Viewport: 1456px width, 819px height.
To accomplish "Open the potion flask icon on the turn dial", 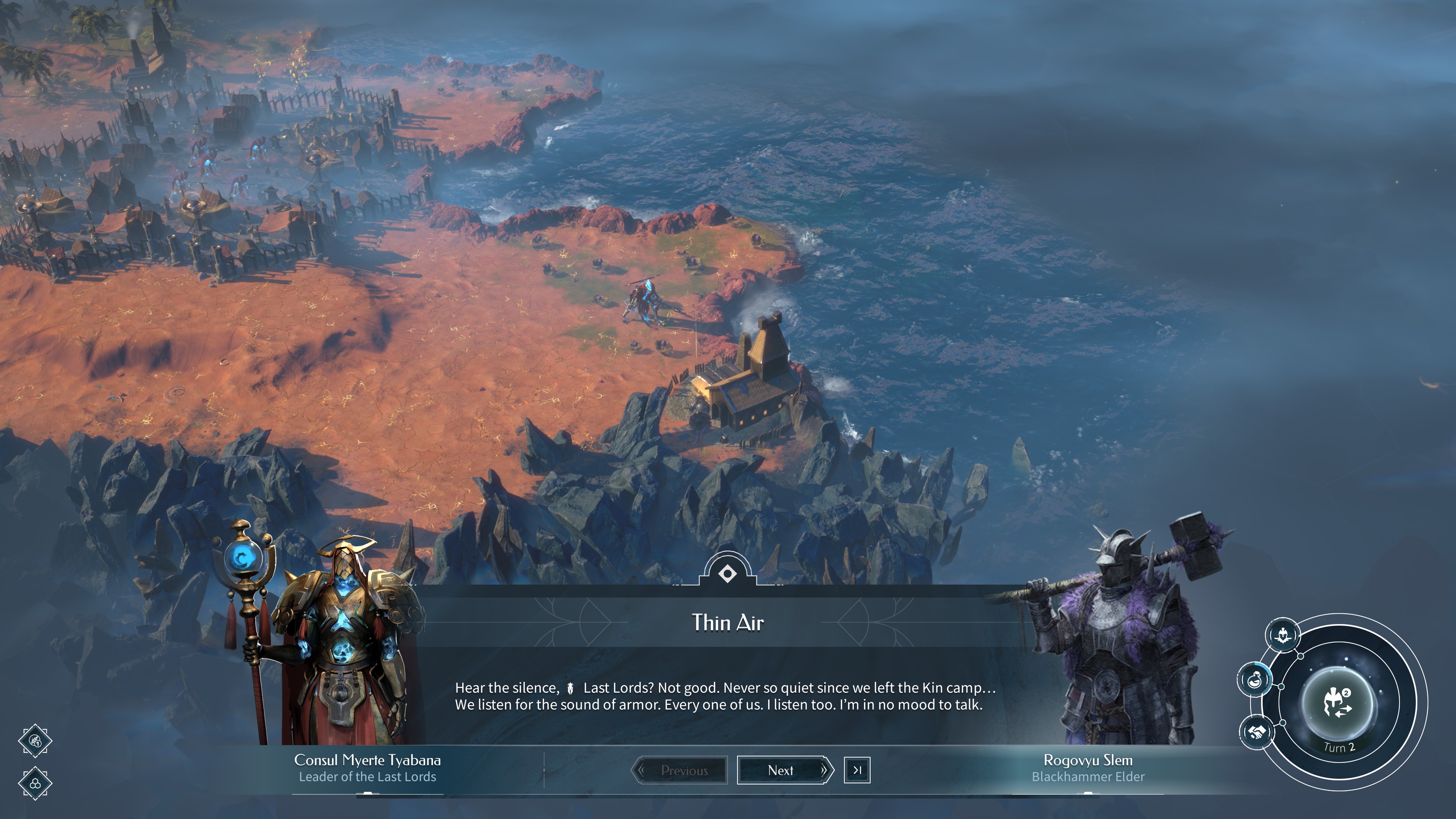I will 1255,679.
